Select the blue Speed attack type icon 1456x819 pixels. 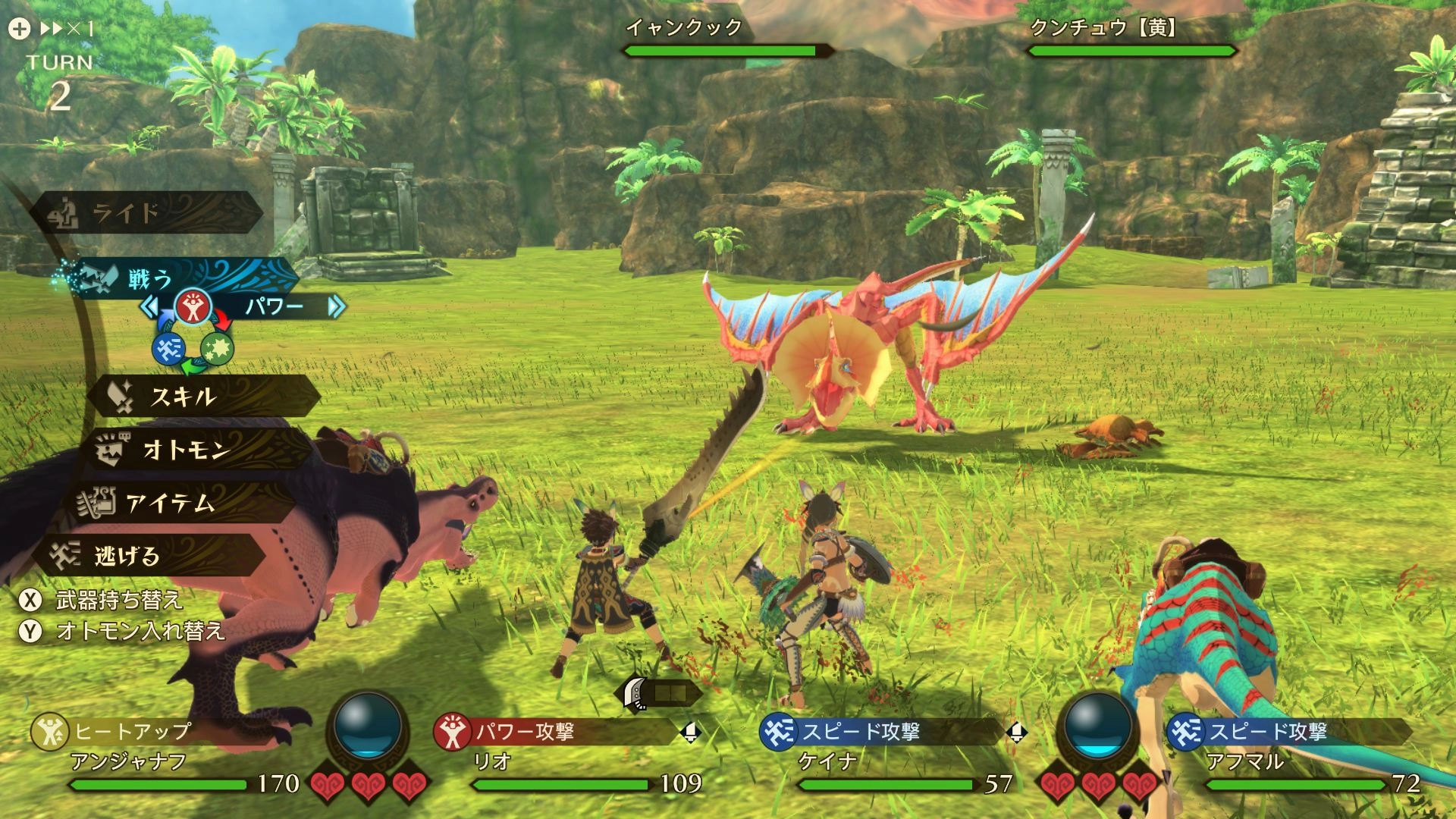168,349
